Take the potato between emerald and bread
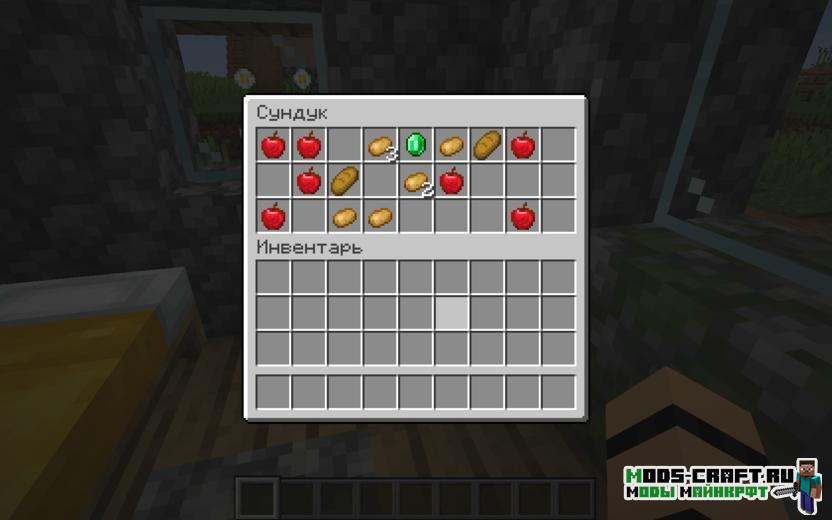 452,146
